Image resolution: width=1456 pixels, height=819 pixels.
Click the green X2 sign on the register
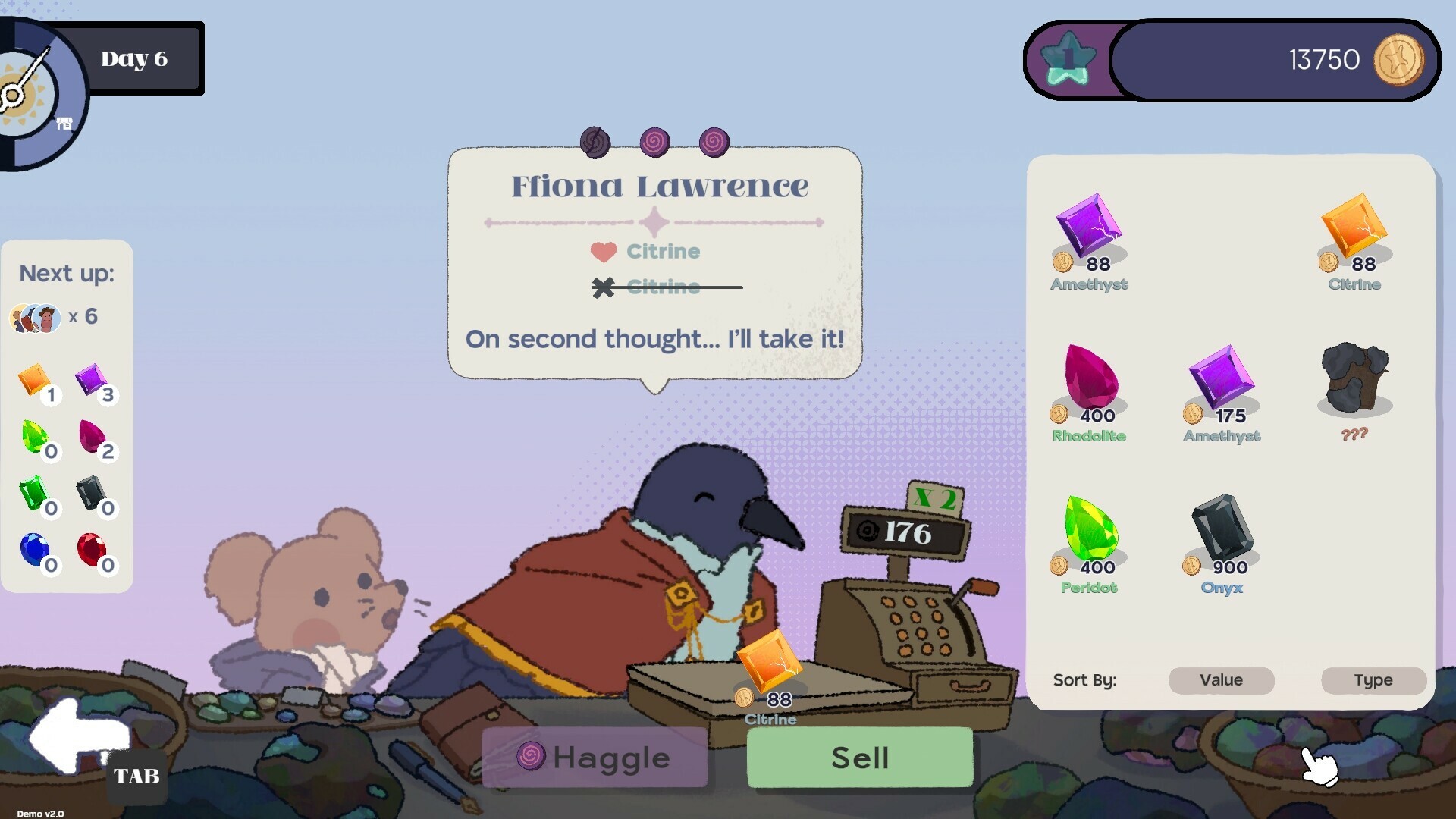click(937, 496)
